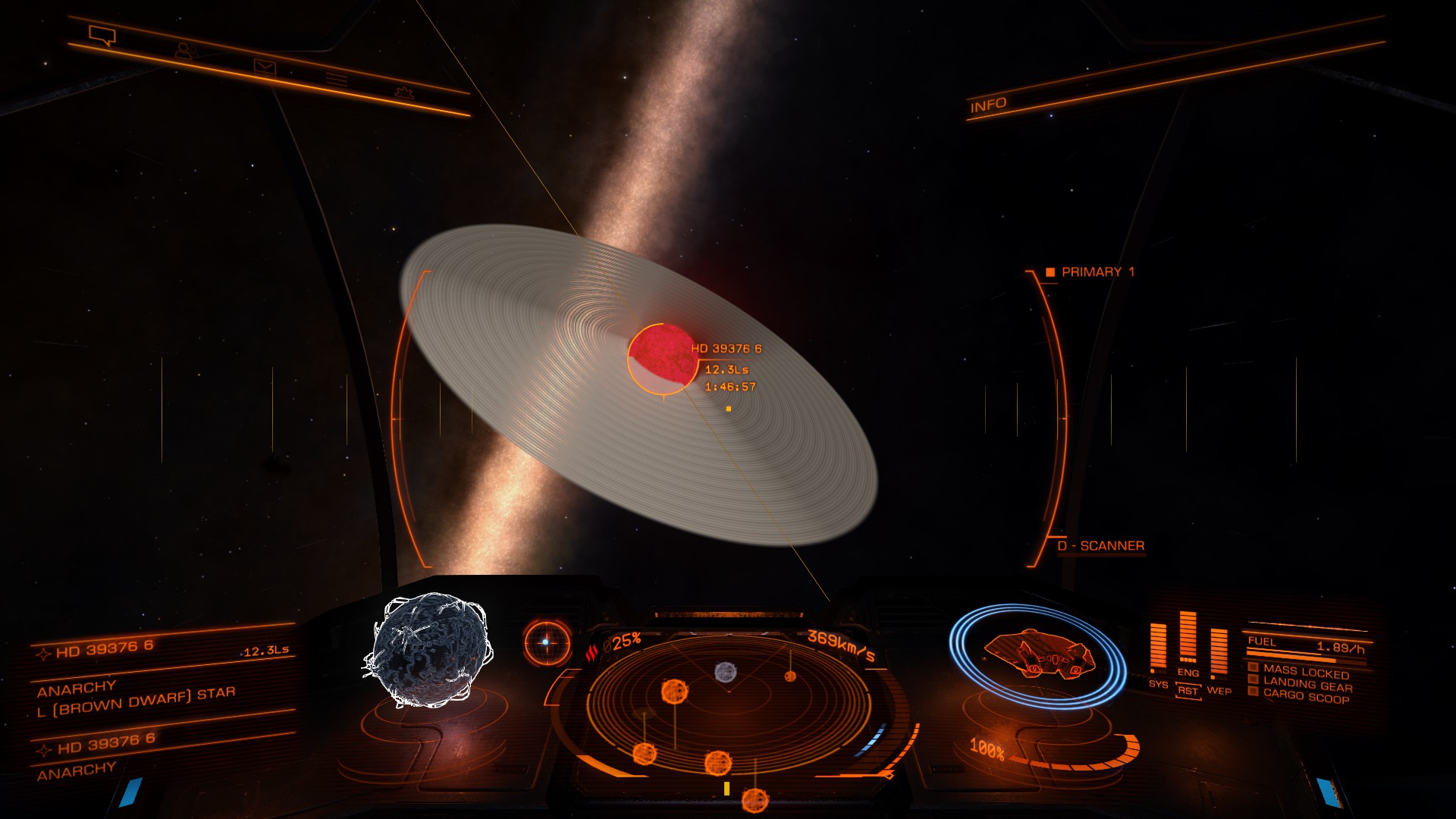Select the PRIMARY 1 fire group
Viewport: 1456px width, 819px height.
[x=1097, y=272]
